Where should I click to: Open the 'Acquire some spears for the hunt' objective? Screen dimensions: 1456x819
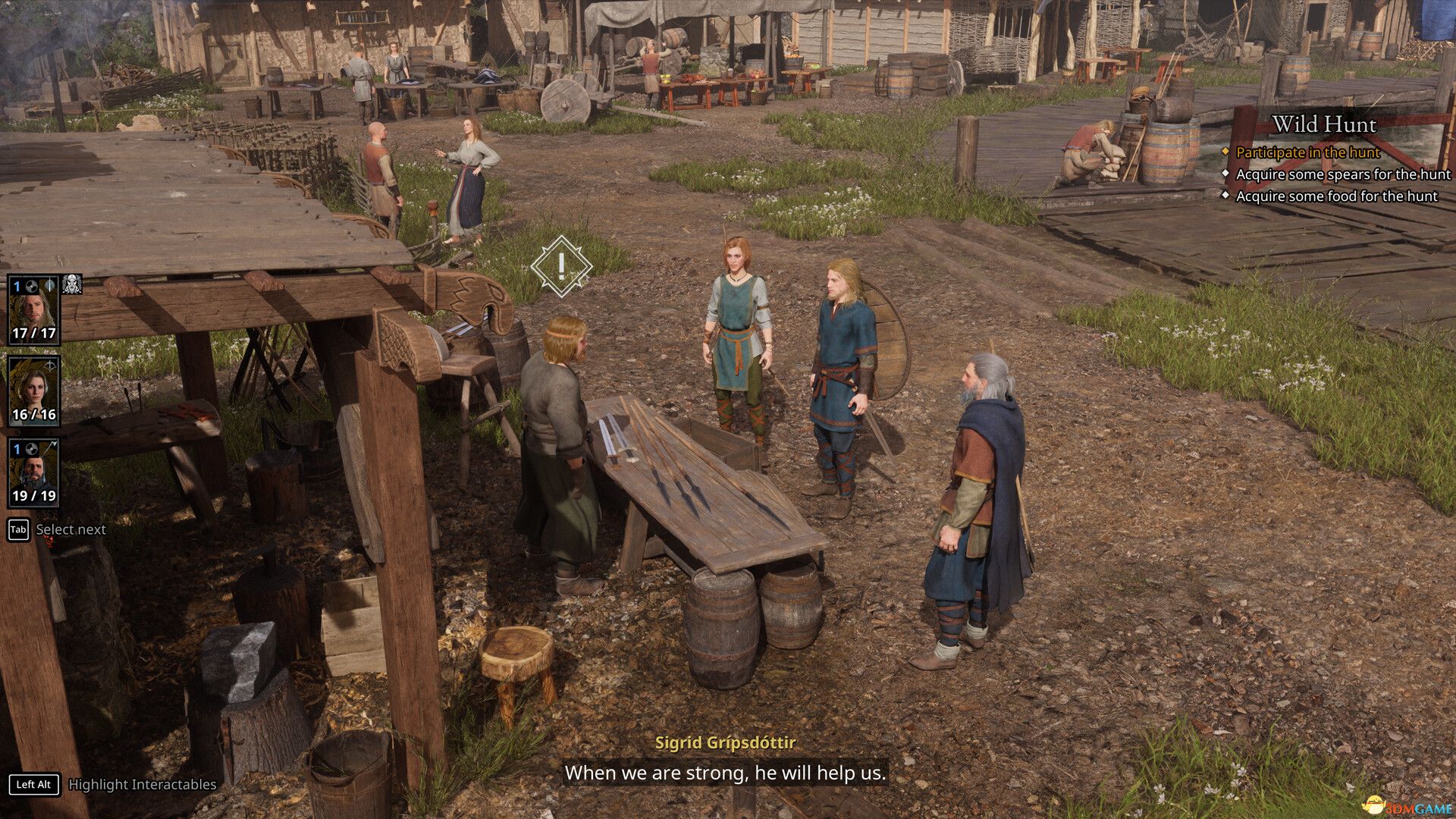1342,174
